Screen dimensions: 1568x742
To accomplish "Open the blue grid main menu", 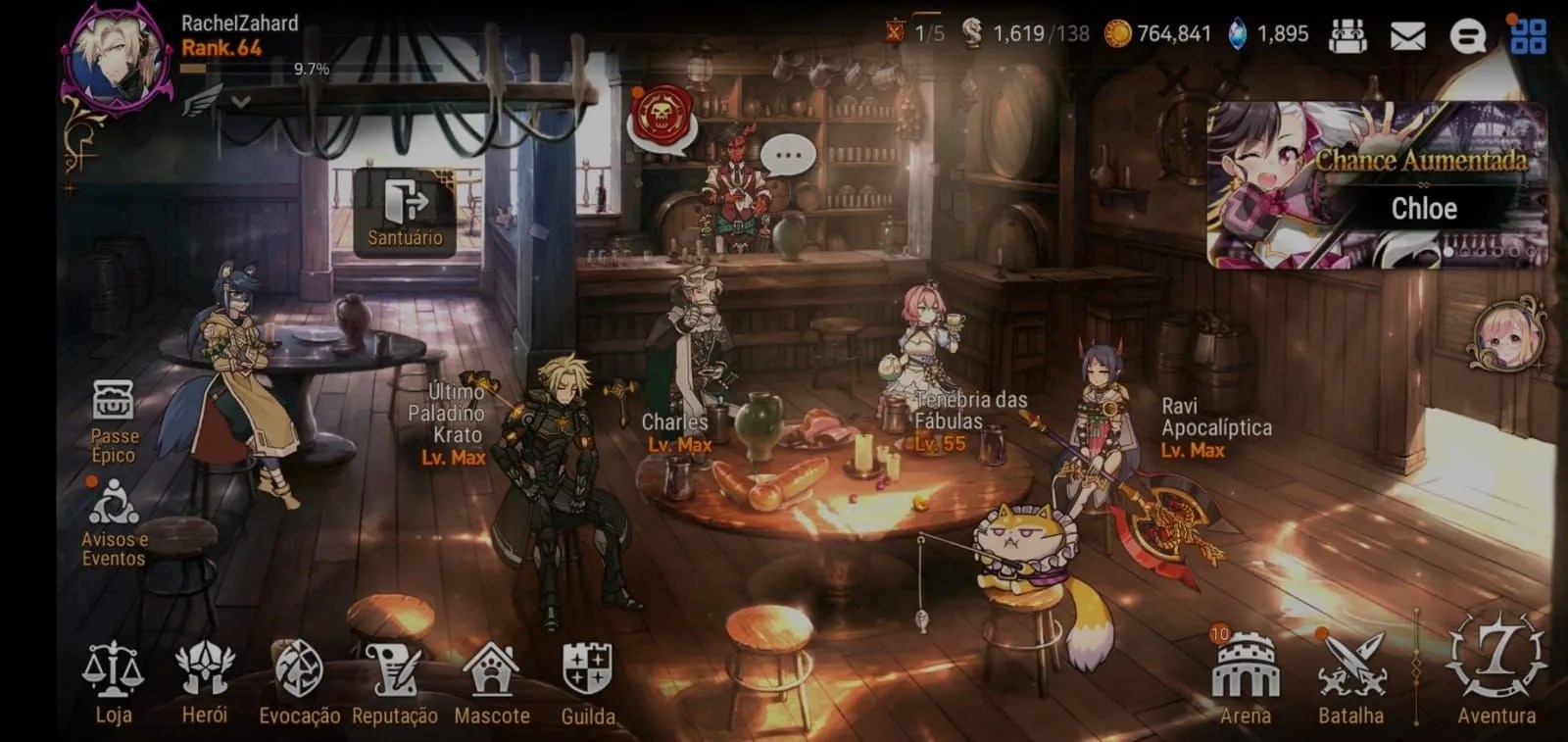I will [x=1528, y=36].
